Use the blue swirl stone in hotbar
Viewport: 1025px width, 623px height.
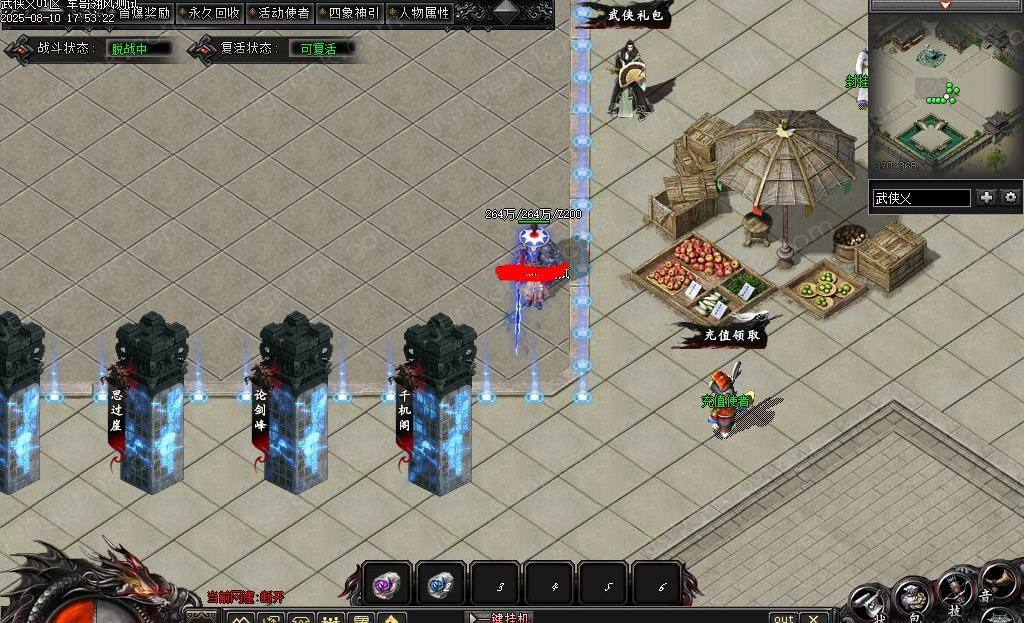441,585
